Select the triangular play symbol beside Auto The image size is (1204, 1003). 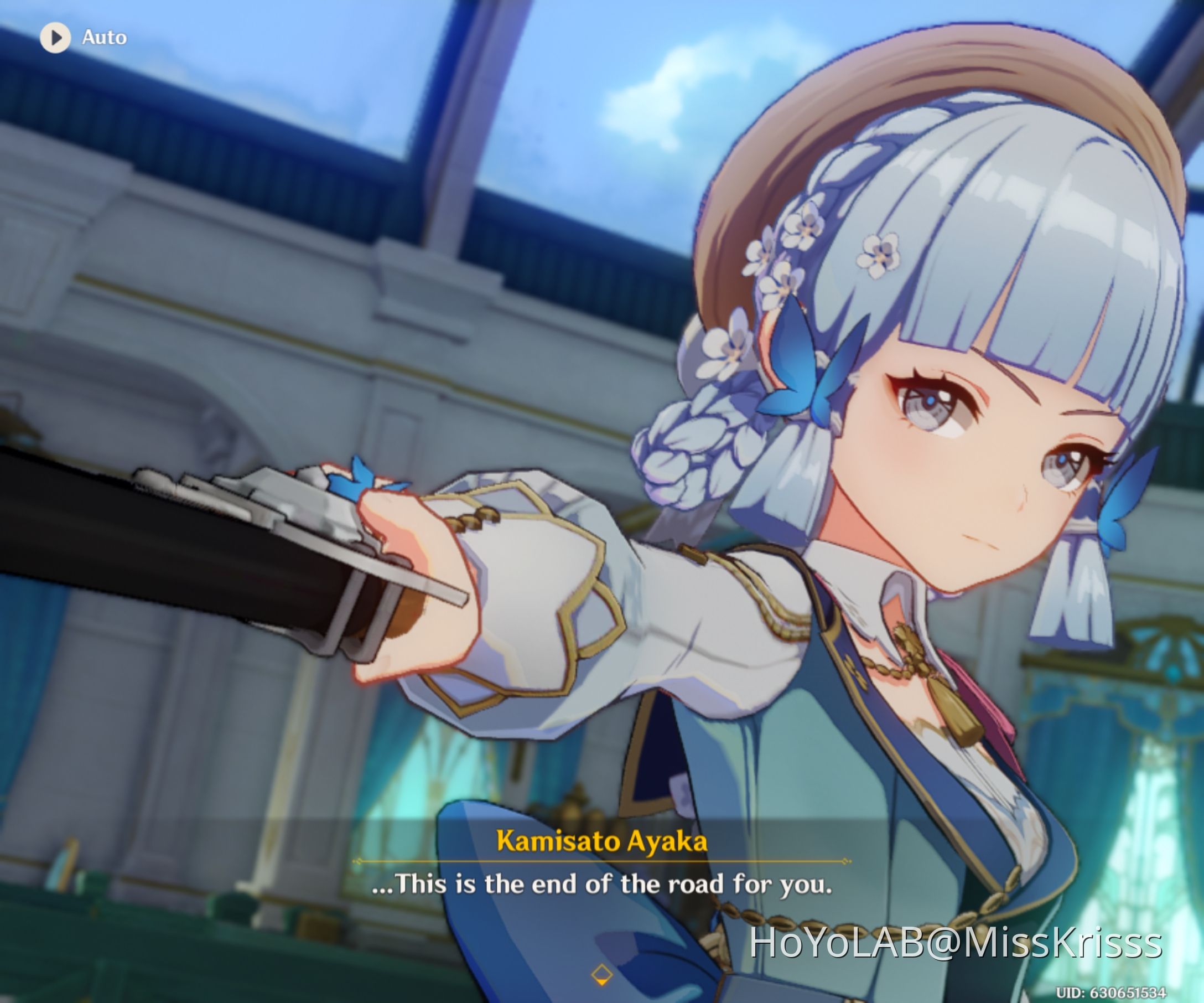(x=57, y=38)
